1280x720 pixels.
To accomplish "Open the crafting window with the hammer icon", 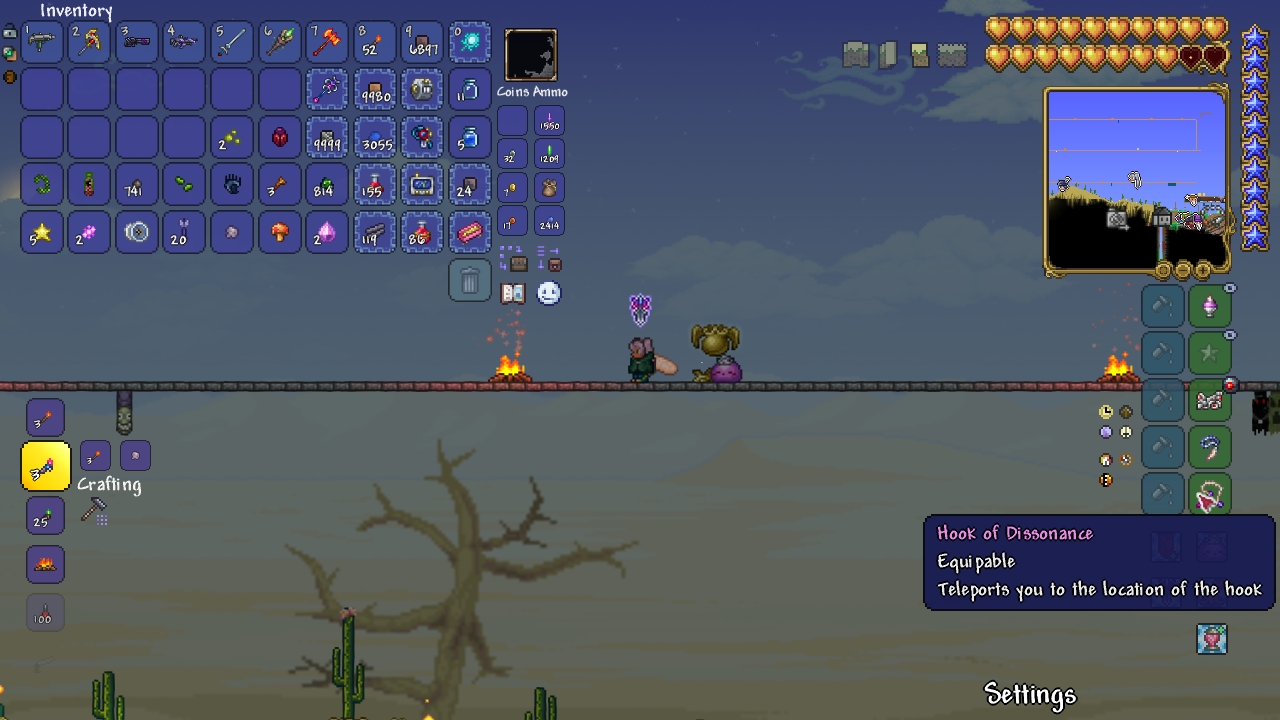I will tap(94, 511).
